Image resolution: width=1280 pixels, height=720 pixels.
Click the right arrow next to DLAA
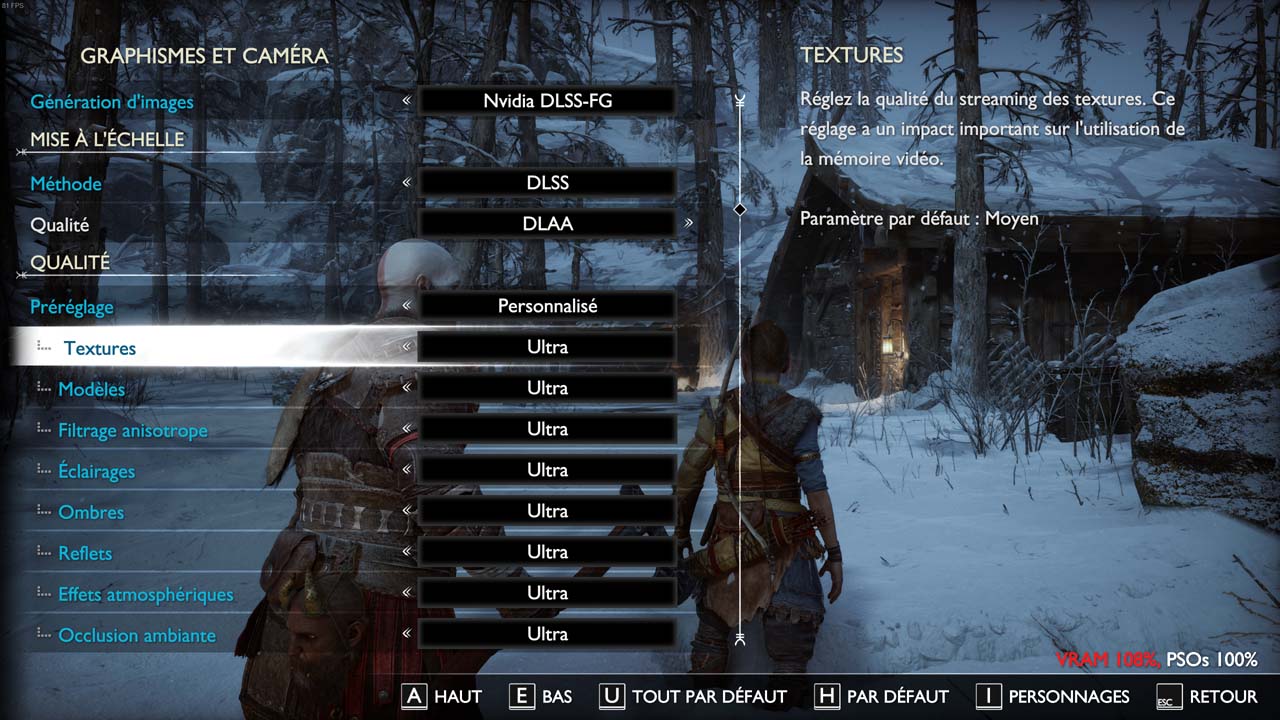[689, 224]
